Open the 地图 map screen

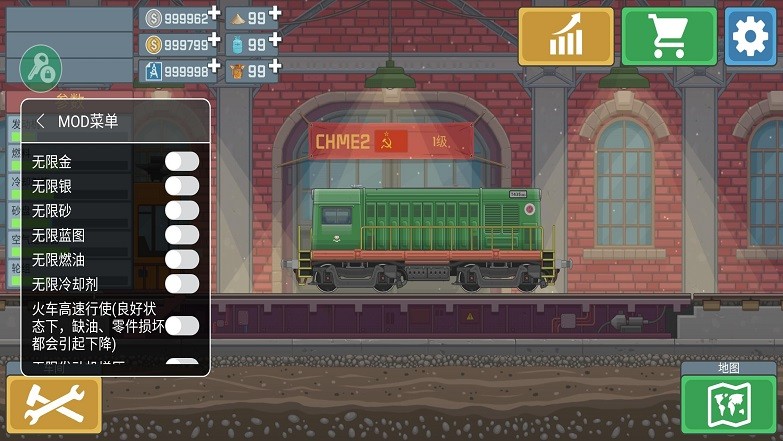[x=728, y=404]
